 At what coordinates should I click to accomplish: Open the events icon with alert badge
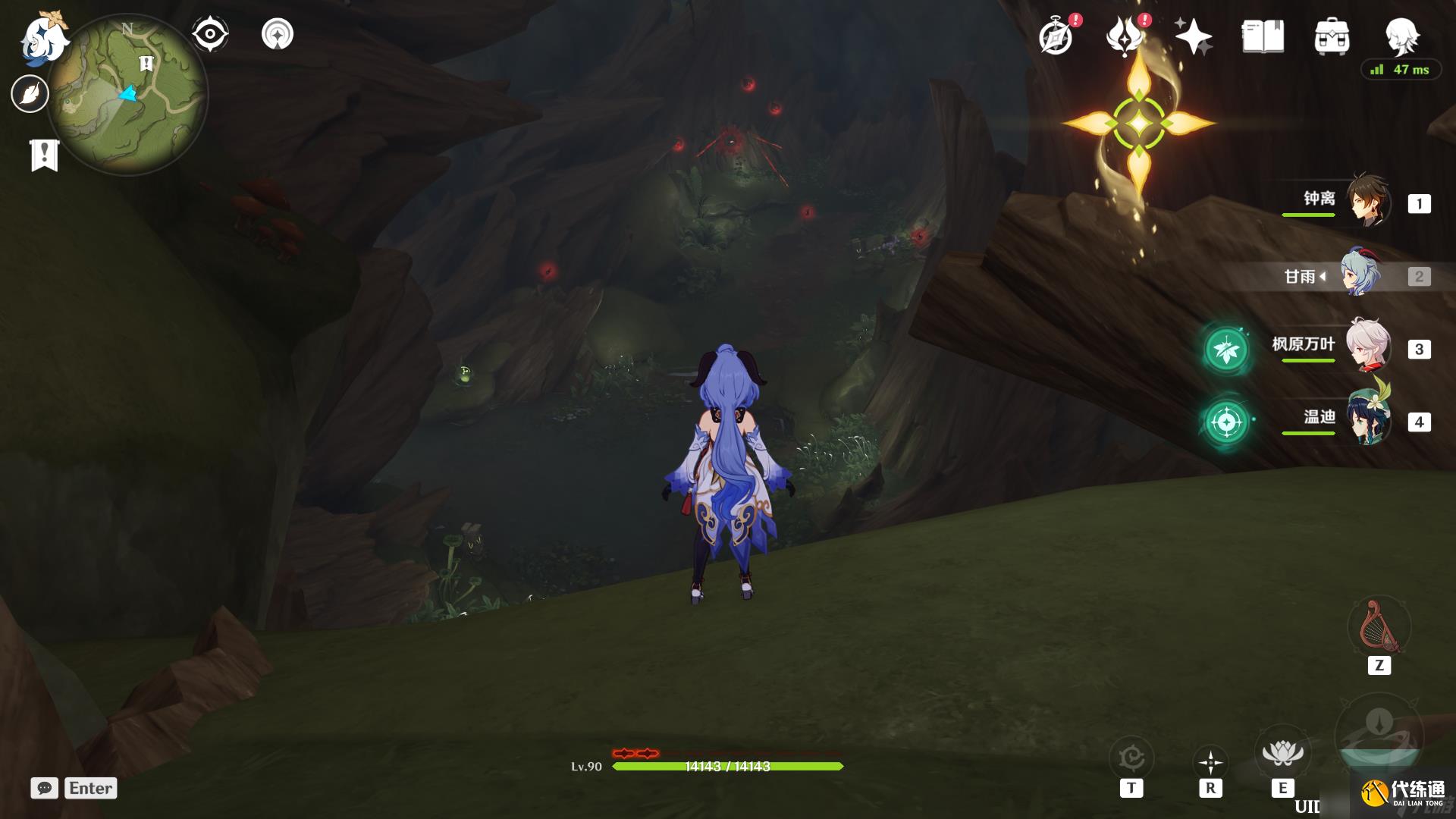pos(1125,36)
